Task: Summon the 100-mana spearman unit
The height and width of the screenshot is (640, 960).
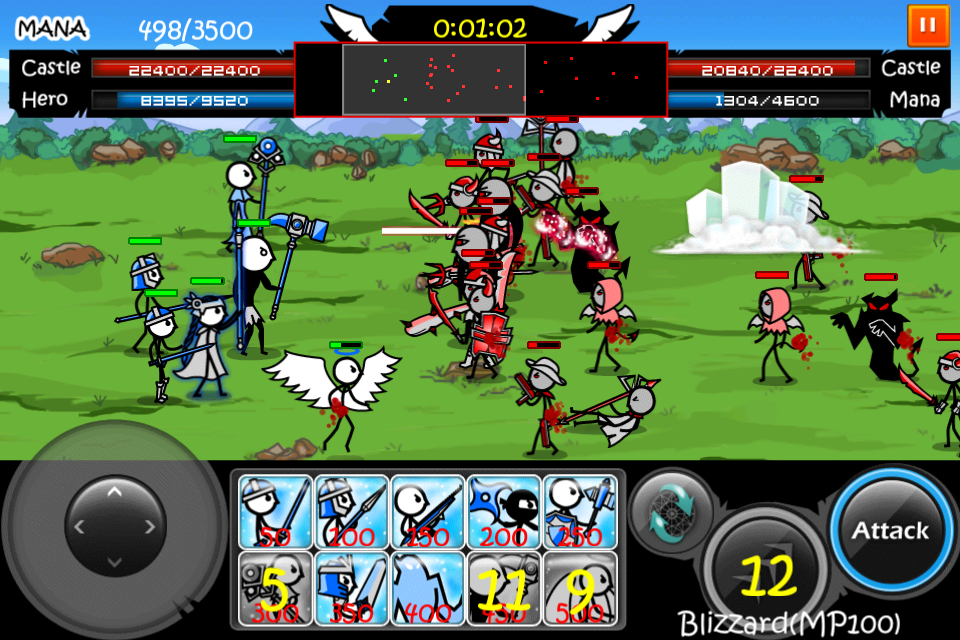Action: tap(351, 511)
